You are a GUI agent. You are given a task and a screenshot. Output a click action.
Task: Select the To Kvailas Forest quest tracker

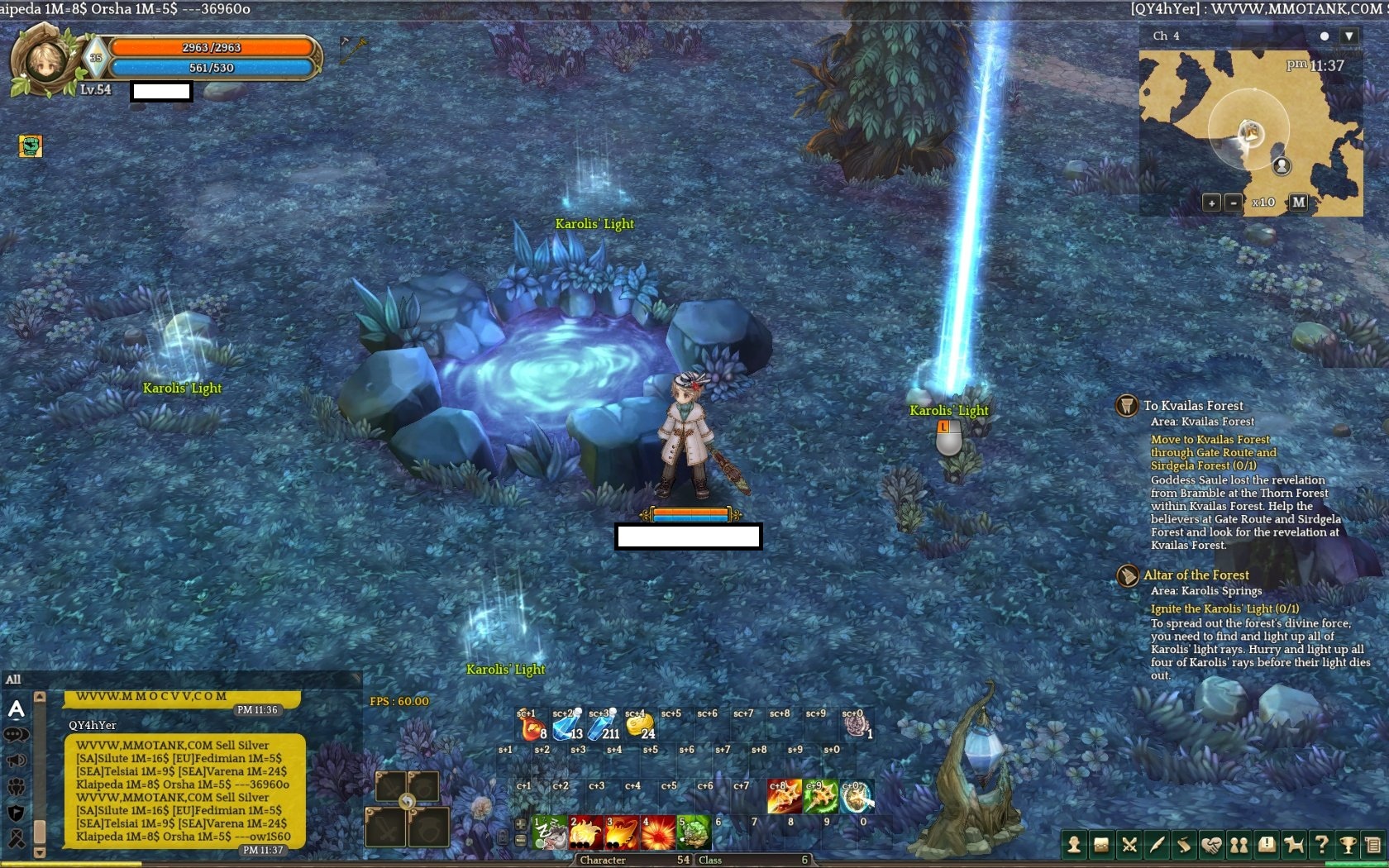(1193, 406)
